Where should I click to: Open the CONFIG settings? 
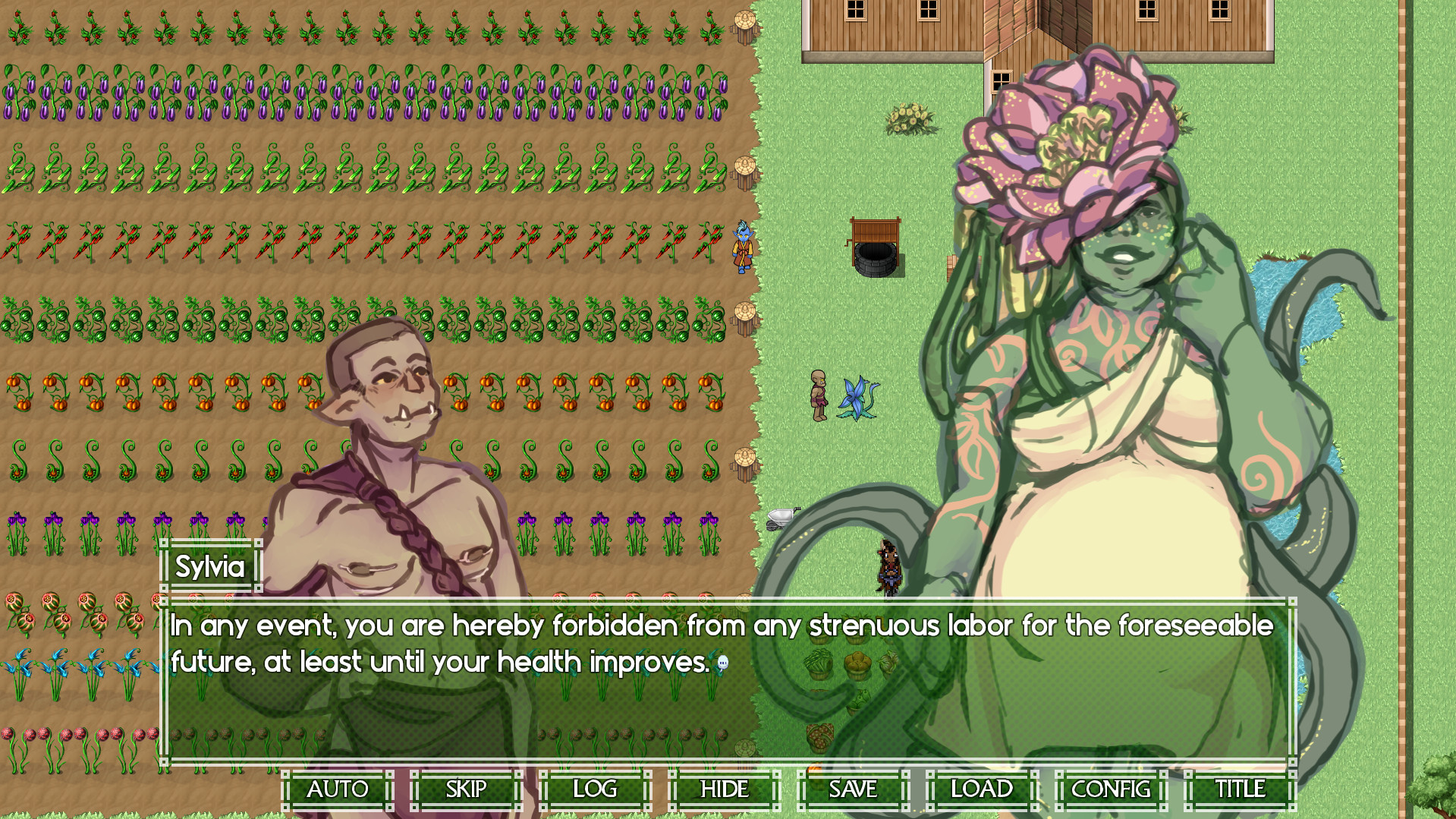pos(1111,789)
